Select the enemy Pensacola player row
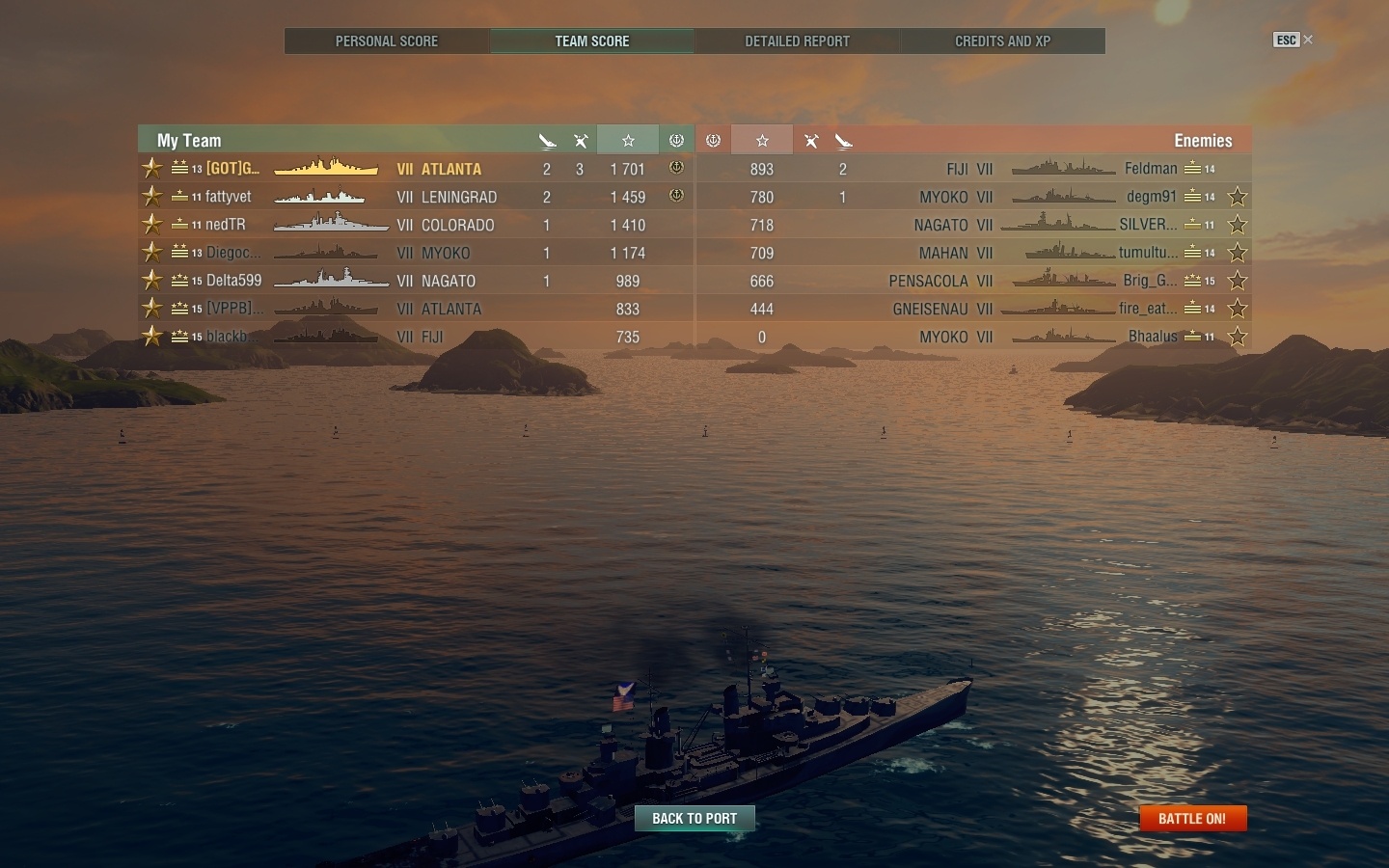The width and height of the screenshot is (1389, 868). coord(974,281)
